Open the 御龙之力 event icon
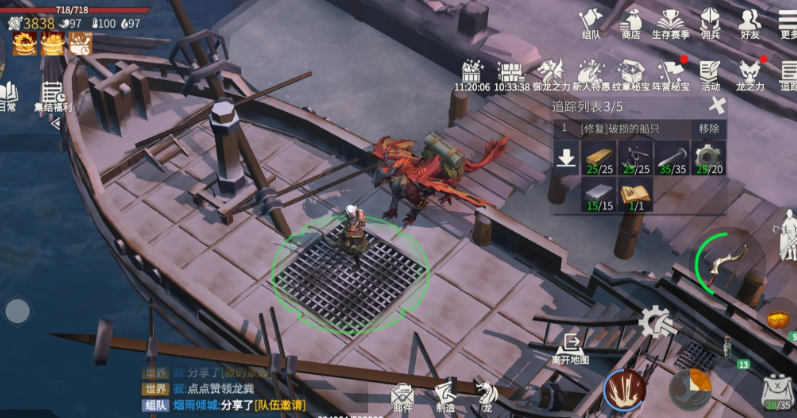The width and height of the screenshot is (797, 418). tap(549, 74)
